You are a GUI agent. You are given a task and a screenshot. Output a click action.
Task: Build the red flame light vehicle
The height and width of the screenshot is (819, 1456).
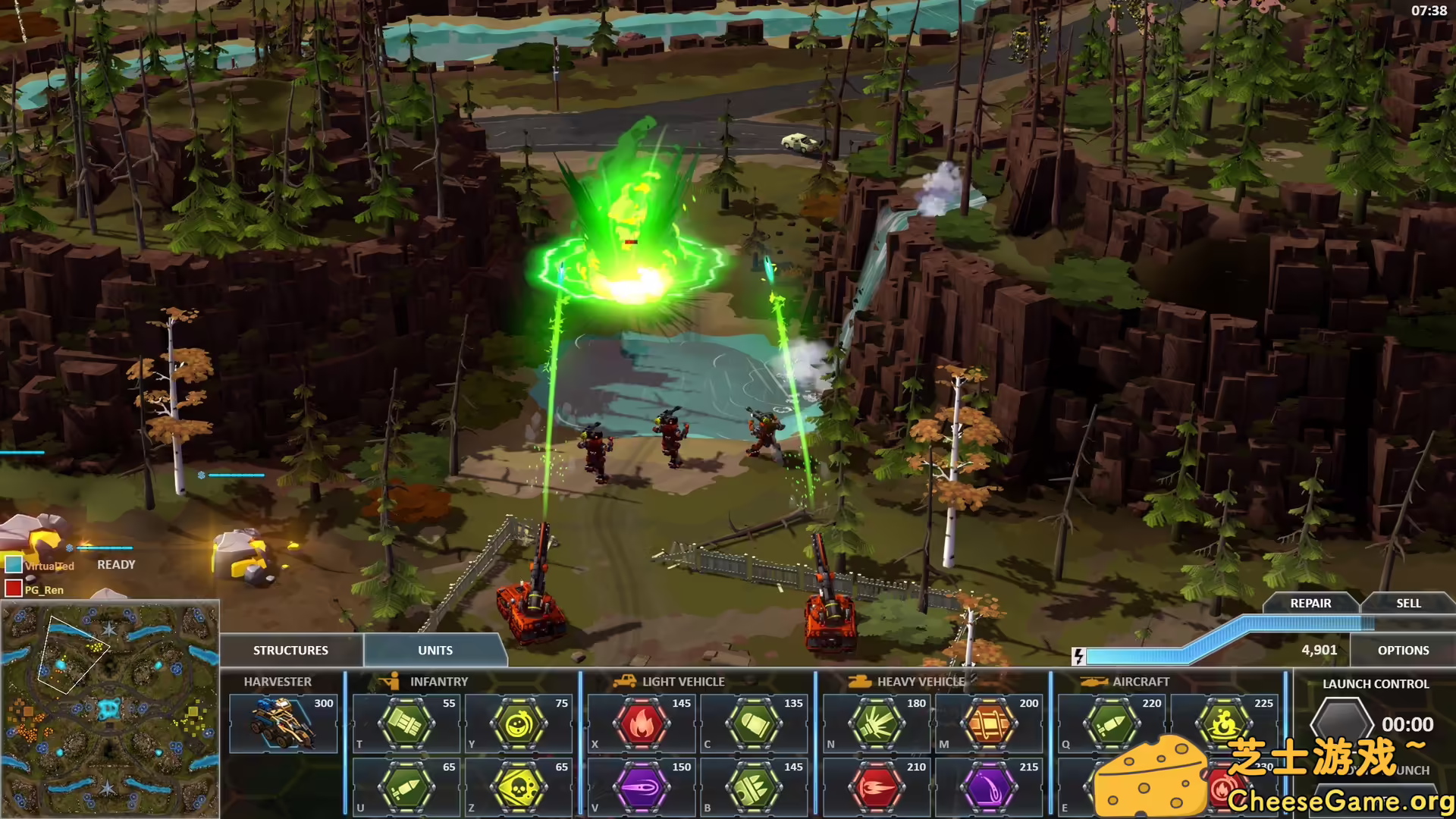coord(642,723)
